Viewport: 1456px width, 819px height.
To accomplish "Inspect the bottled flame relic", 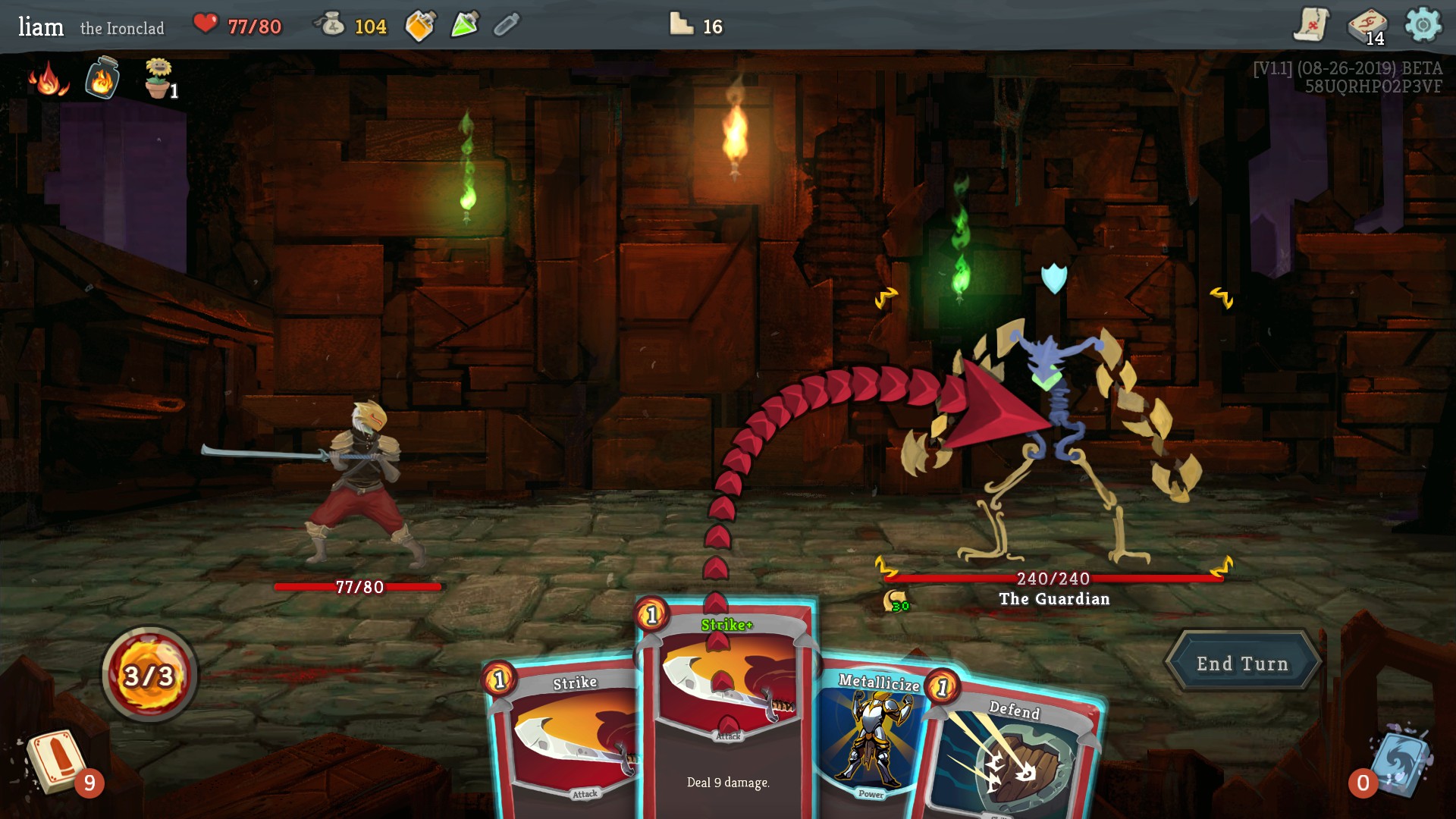I will click(102, 78).
